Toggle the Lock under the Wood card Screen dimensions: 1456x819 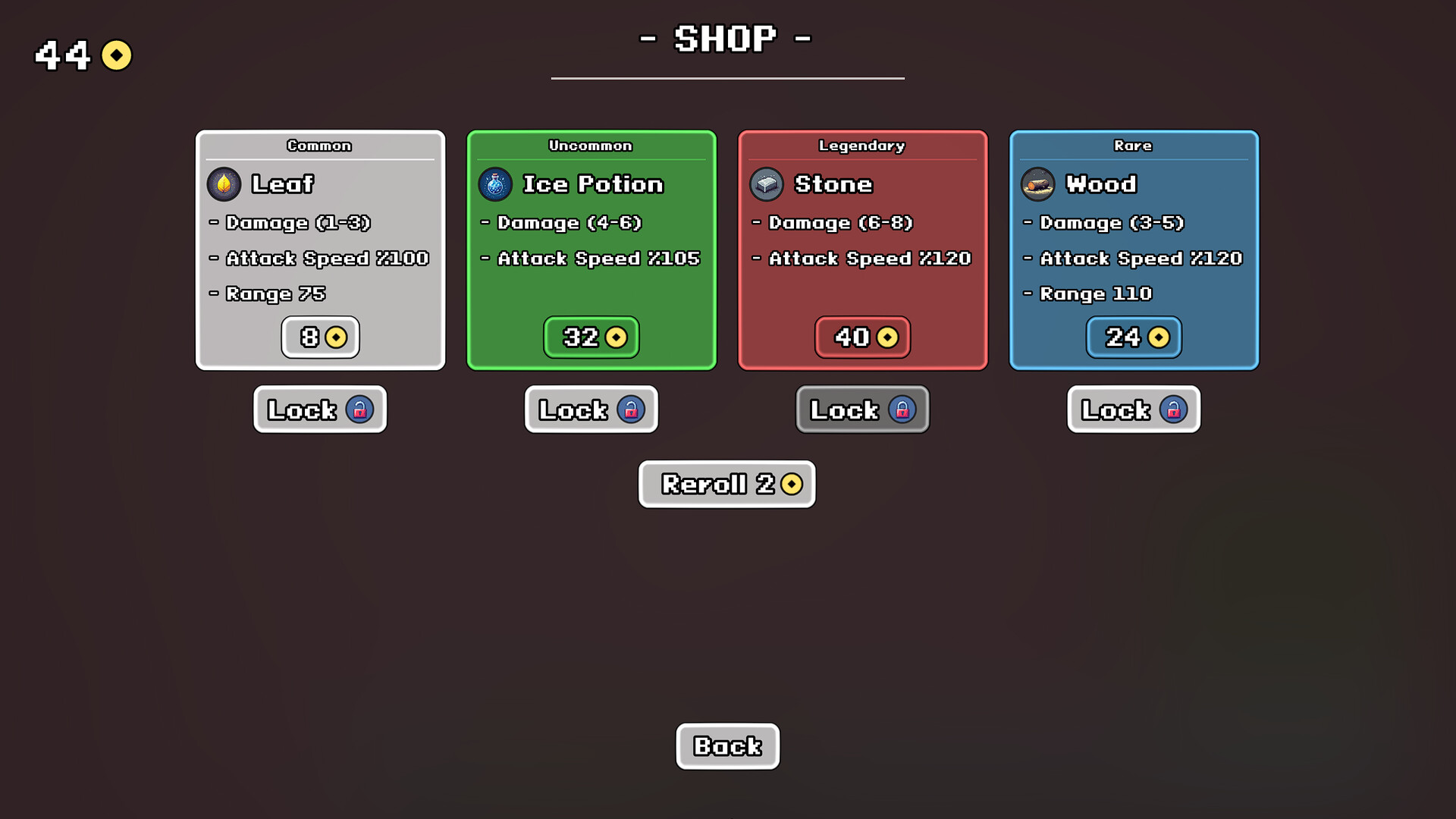click(x=1133, y=409)
